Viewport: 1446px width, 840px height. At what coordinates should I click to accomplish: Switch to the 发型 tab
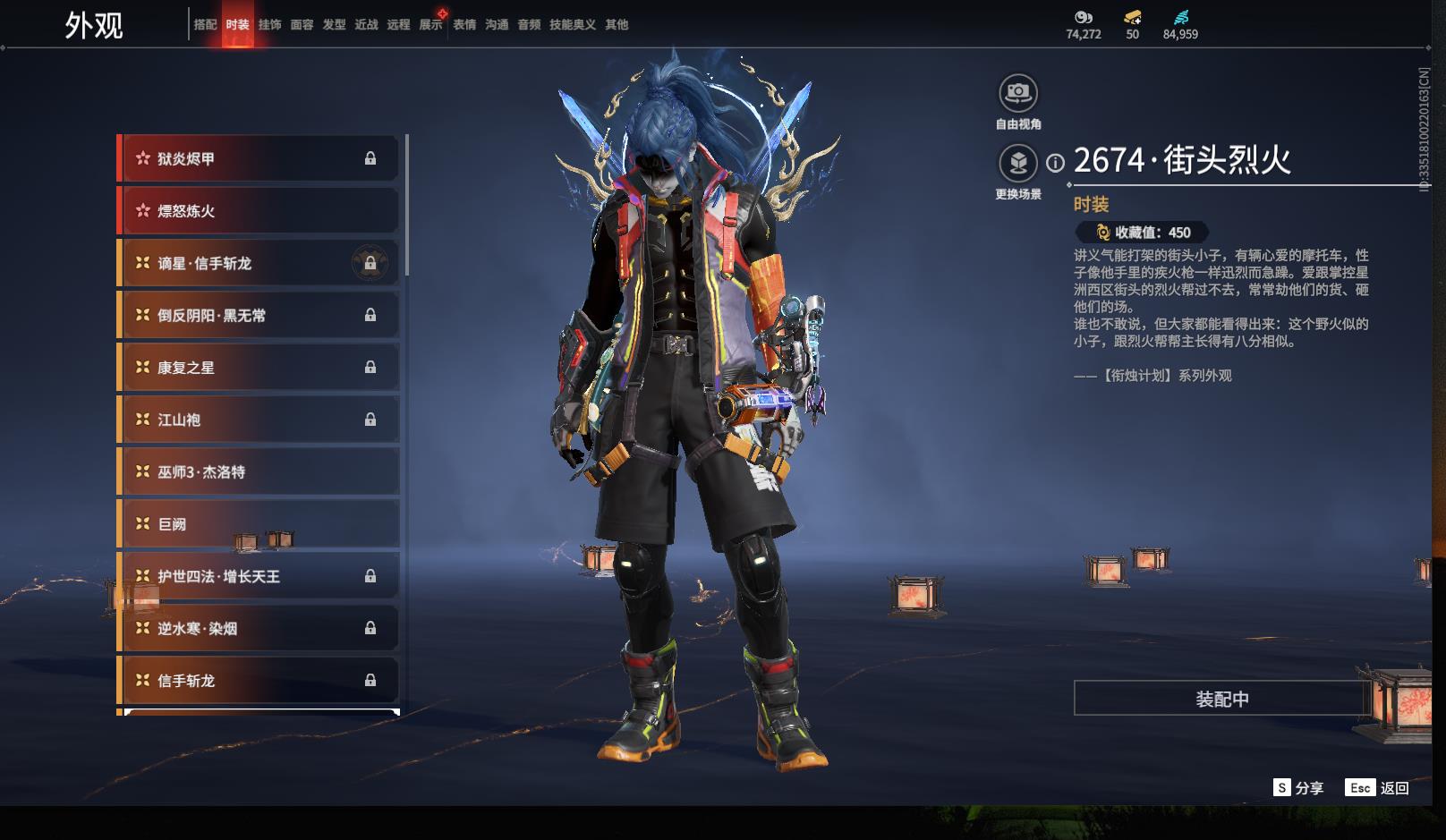pos(334,25)
